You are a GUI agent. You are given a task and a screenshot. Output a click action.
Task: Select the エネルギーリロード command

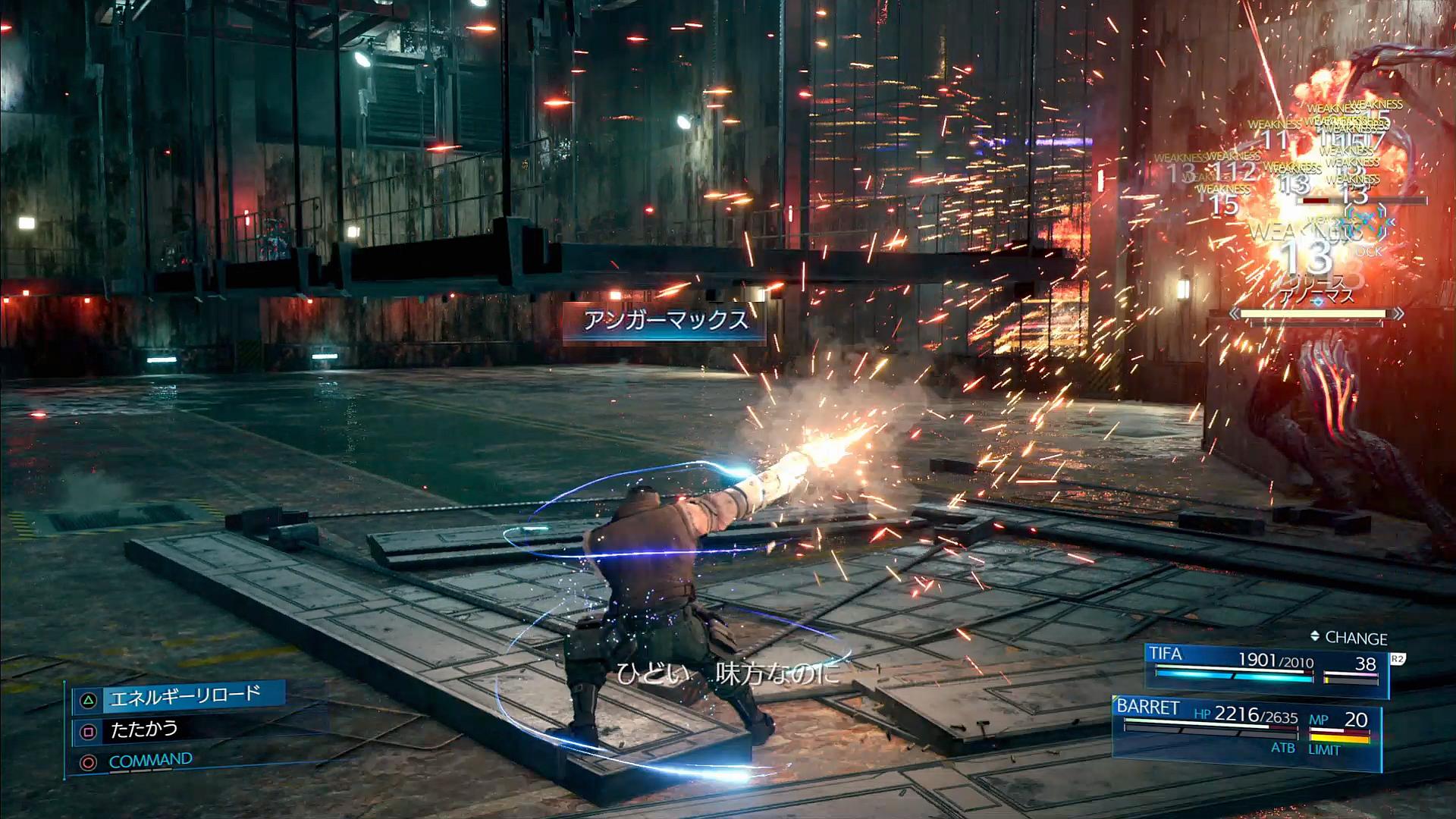coord(184,697)
